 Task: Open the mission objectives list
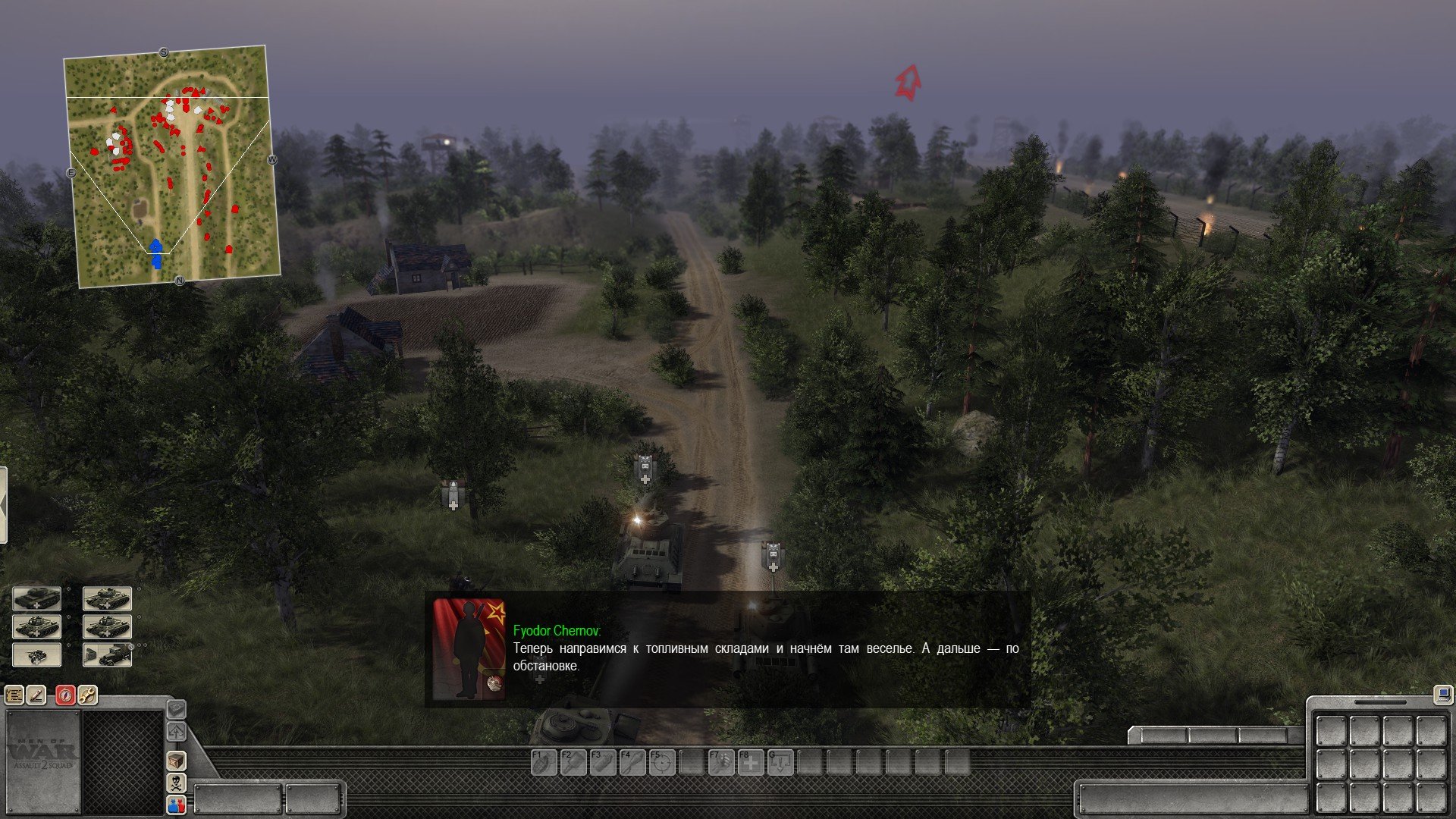[14, 695]
